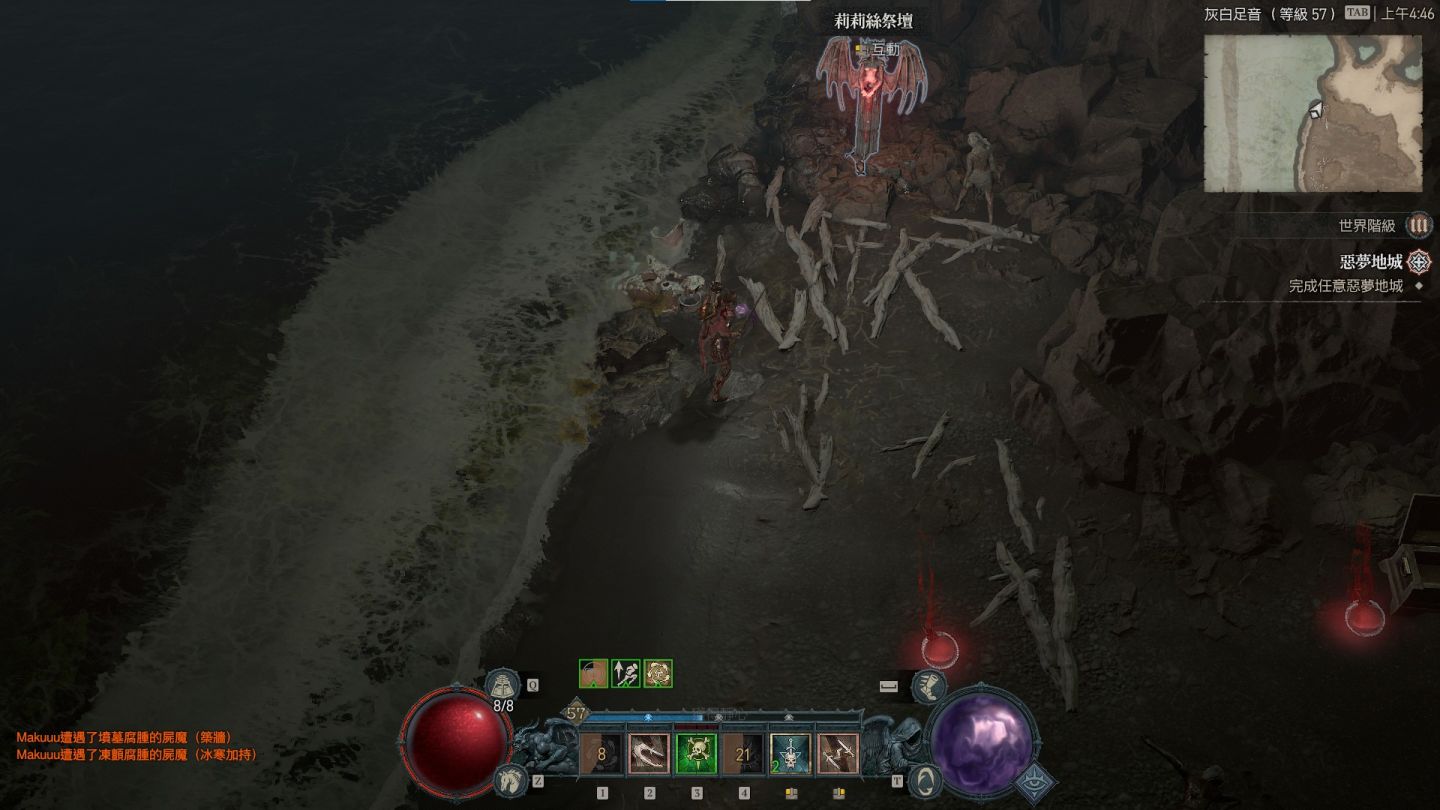Click the 莉莉絲祭壇 interact label
The image size is (1440, 810).
click(x=878, y=49)
